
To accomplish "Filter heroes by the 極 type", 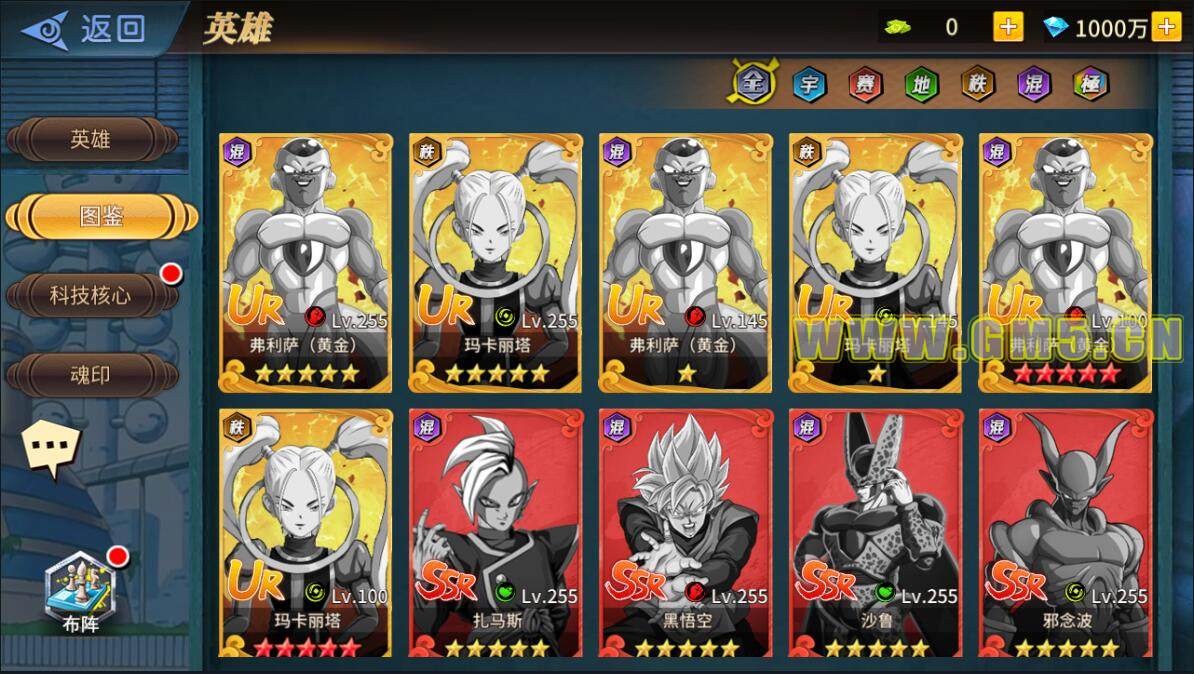I will (1090, 84).
